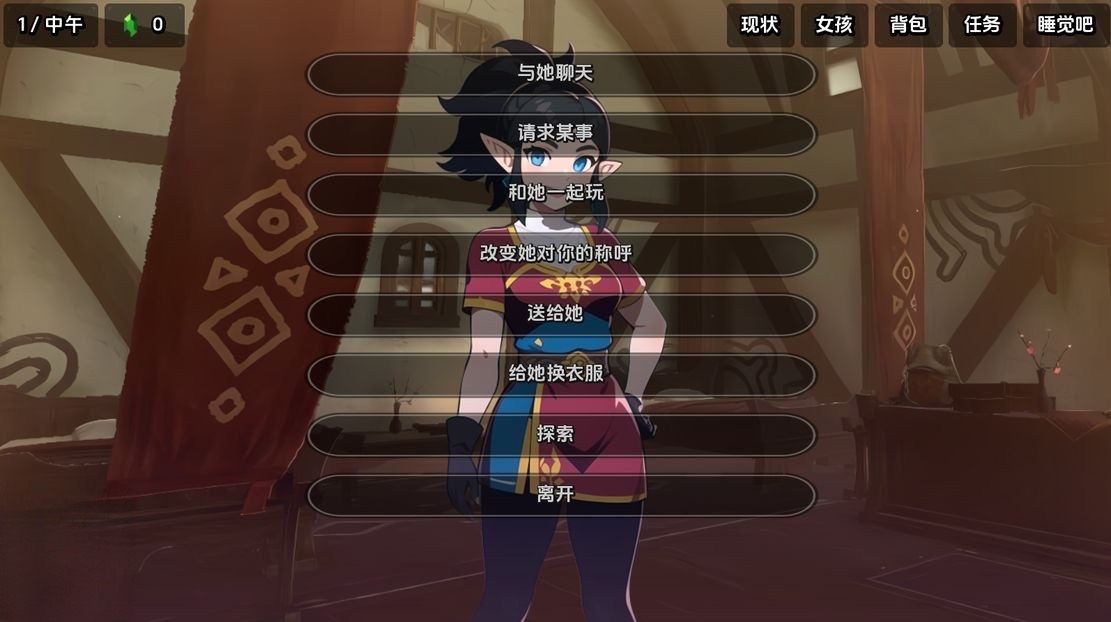Open the 背包 backpack

(908, 25)
